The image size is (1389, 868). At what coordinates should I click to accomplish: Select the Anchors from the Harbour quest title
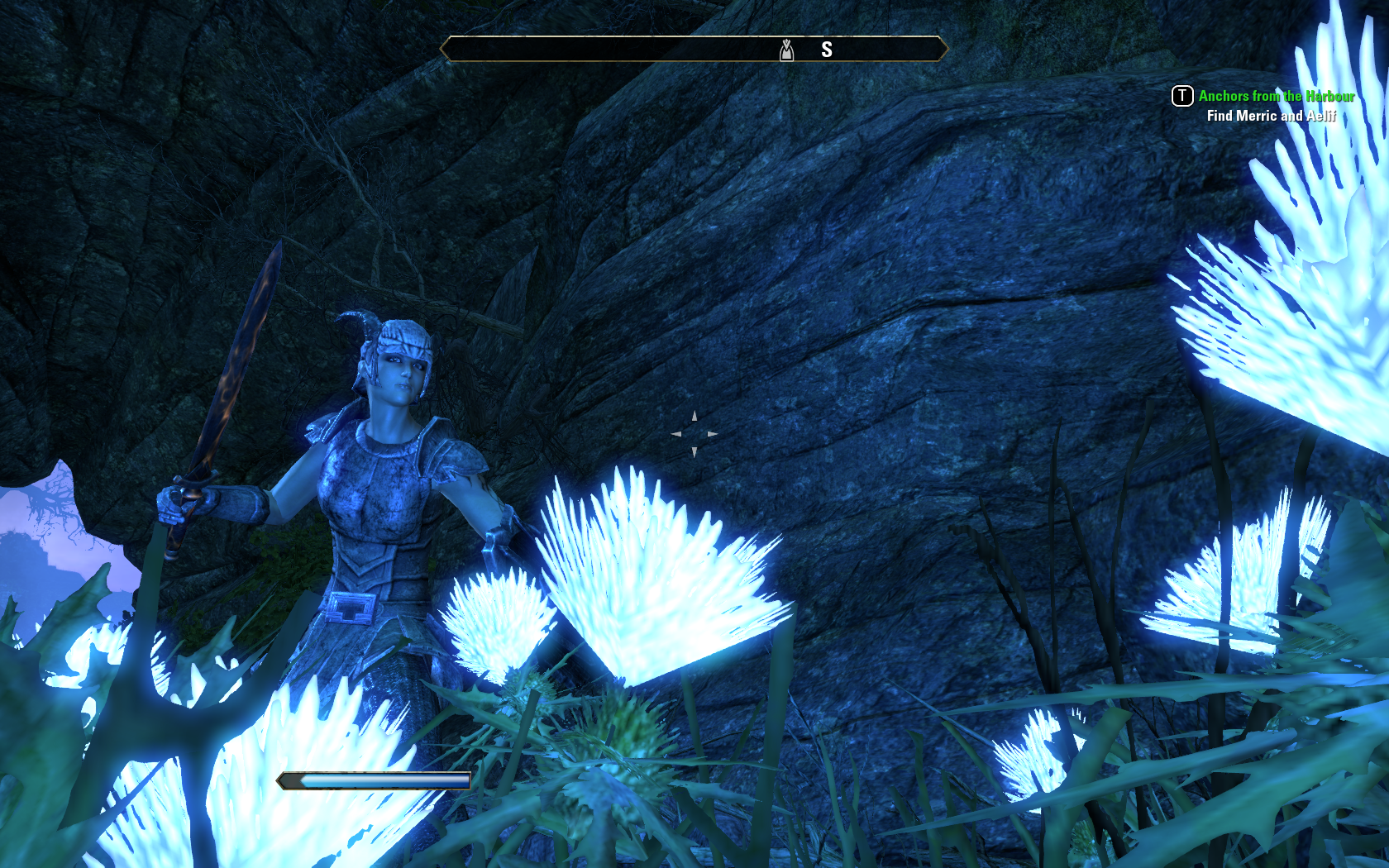pyautogui.click(x=1276, y=96)
